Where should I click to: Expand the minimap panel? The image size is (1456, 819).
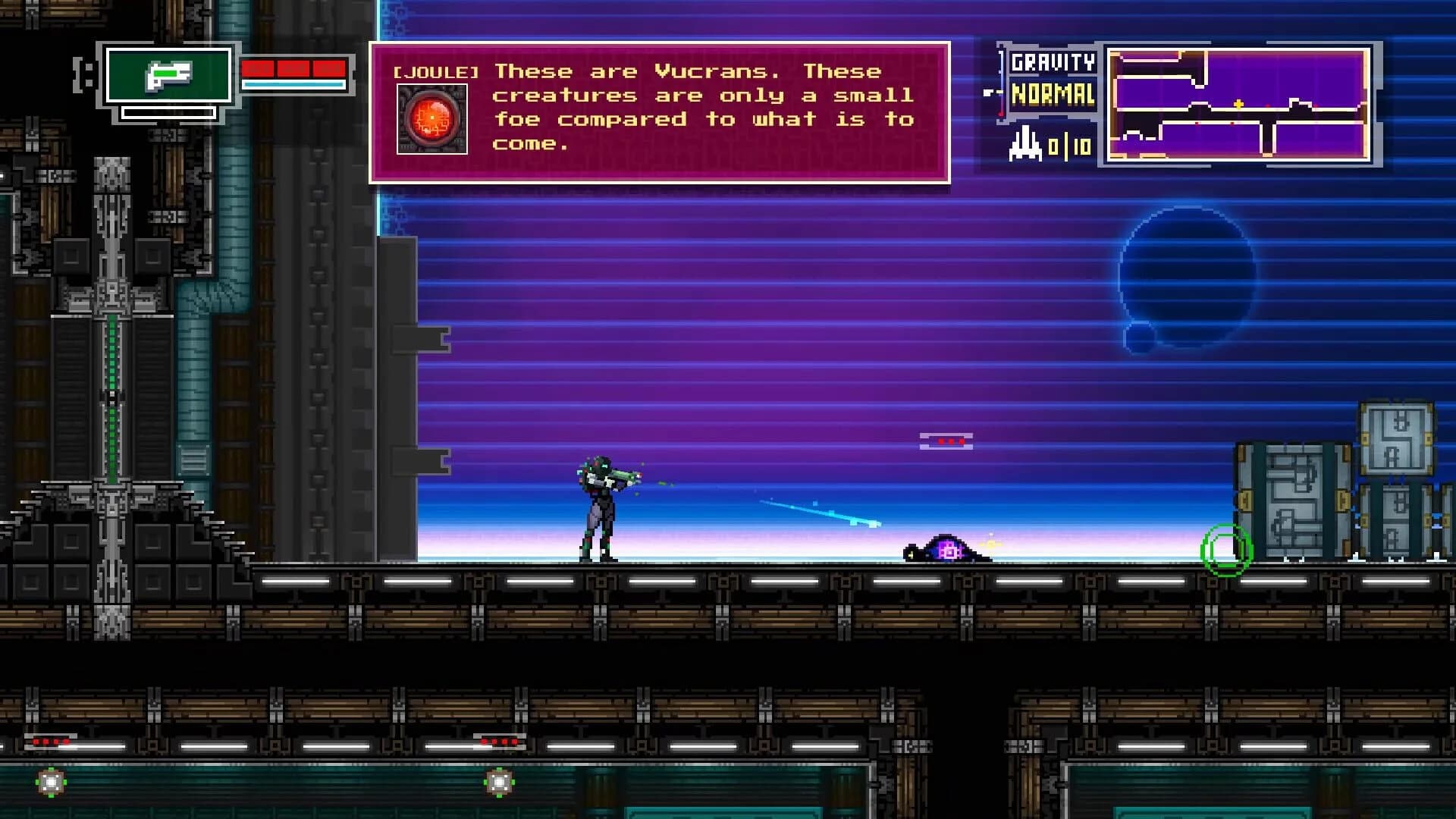point(1240,106)
